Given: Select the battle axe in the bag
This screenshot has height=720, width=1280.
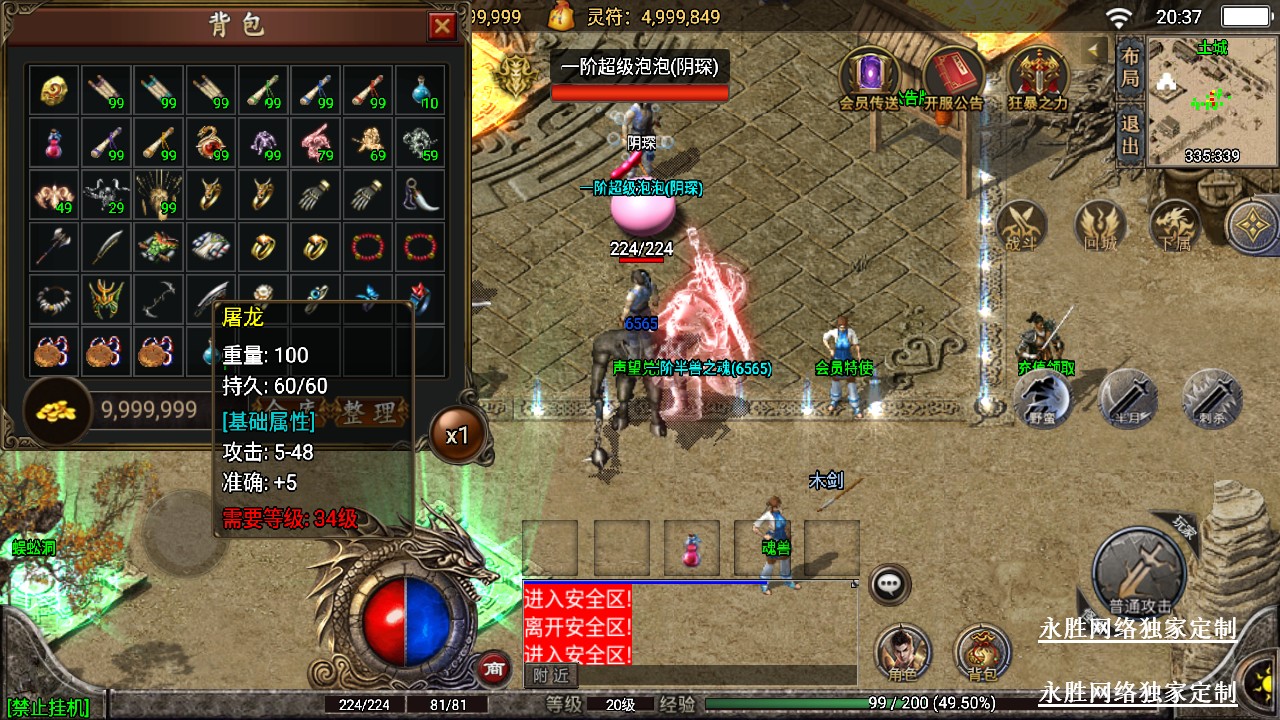Looking at the screenshot, I should 56,246.
